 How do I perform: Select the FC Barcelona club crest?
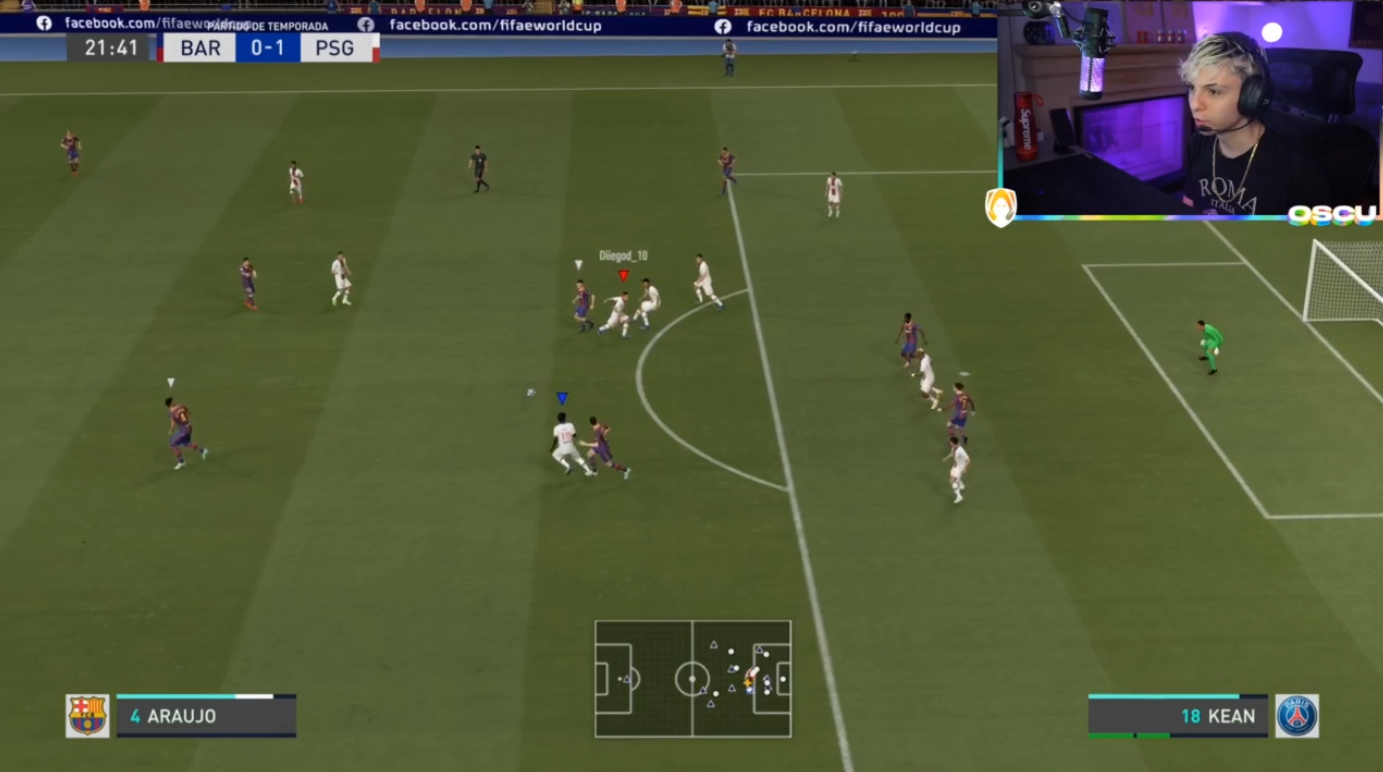[87, 716]
